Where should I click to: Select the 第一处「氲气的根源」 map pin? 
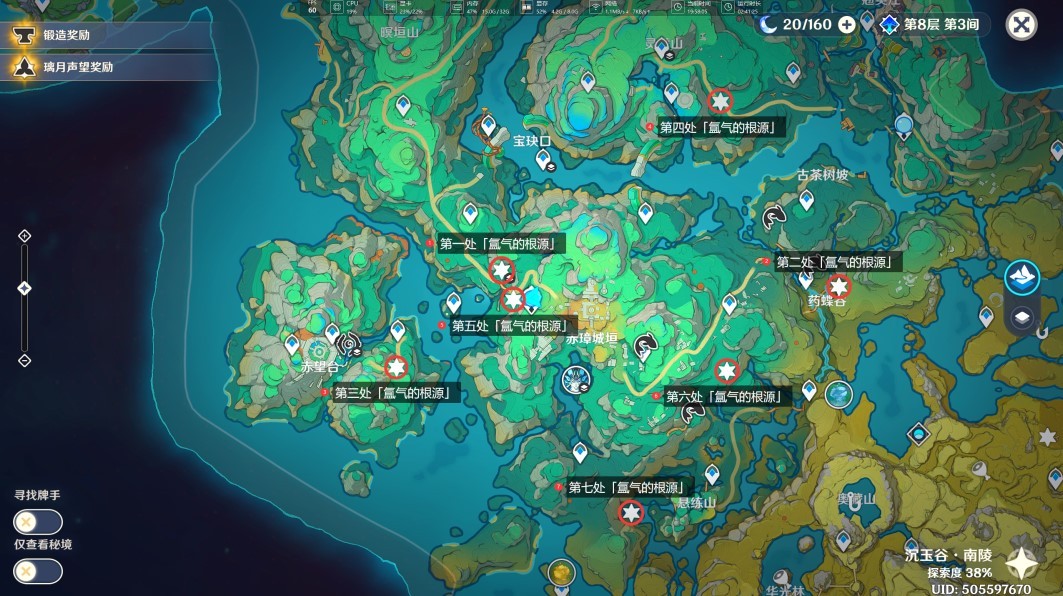tap(502, 268)
